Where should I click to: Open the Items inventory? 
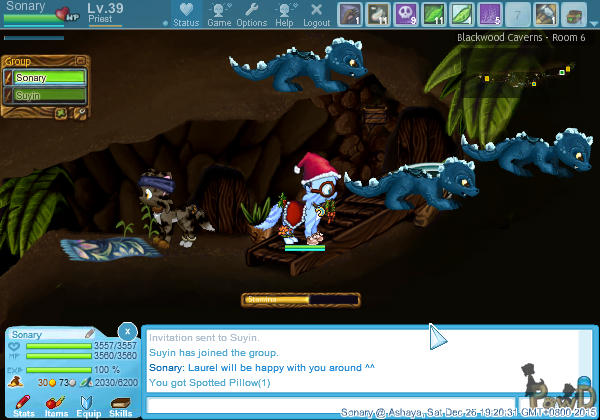56,404
